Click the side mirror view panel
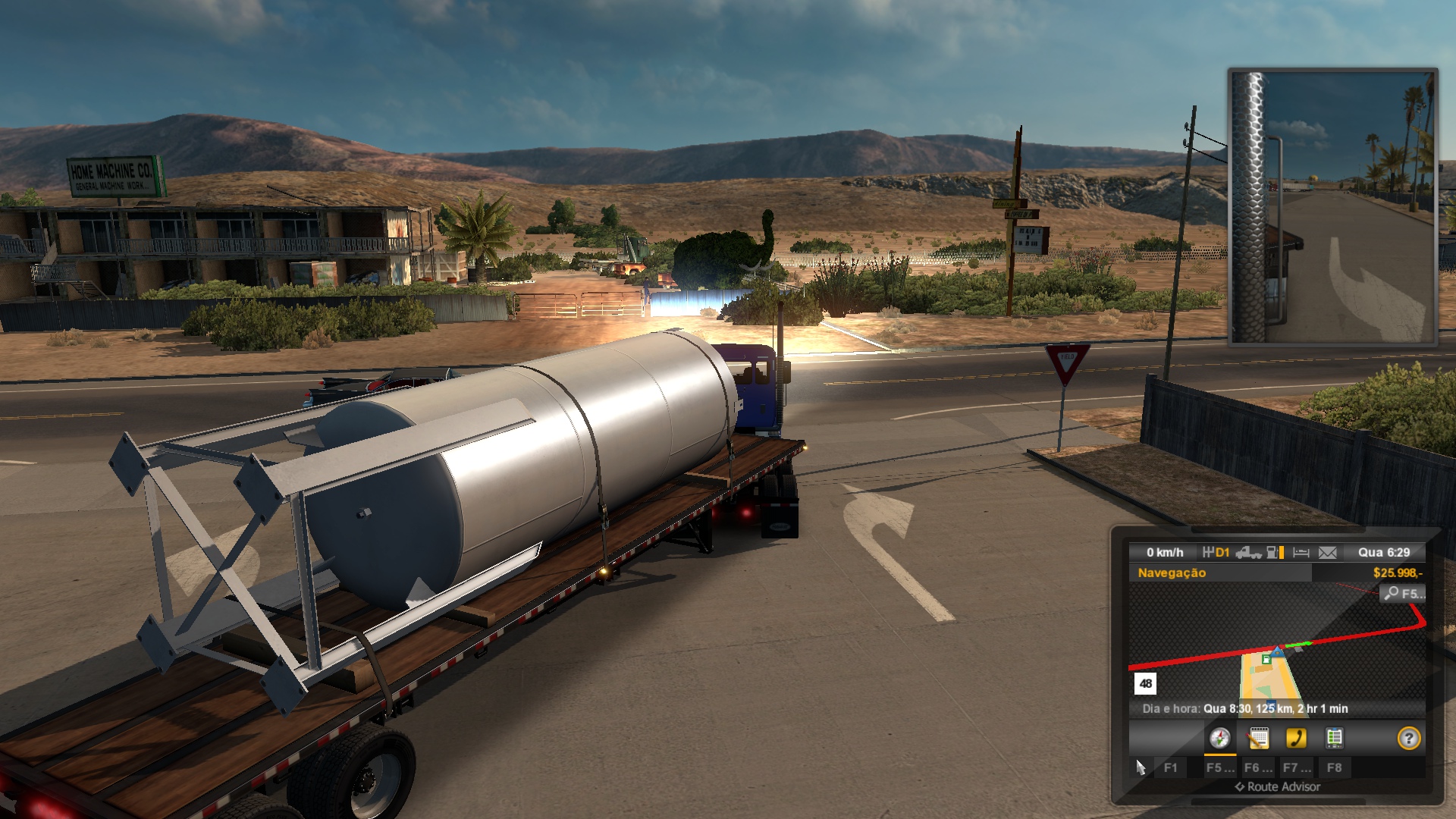This screenshot has height=819, width=1456. coord(1332,206)
